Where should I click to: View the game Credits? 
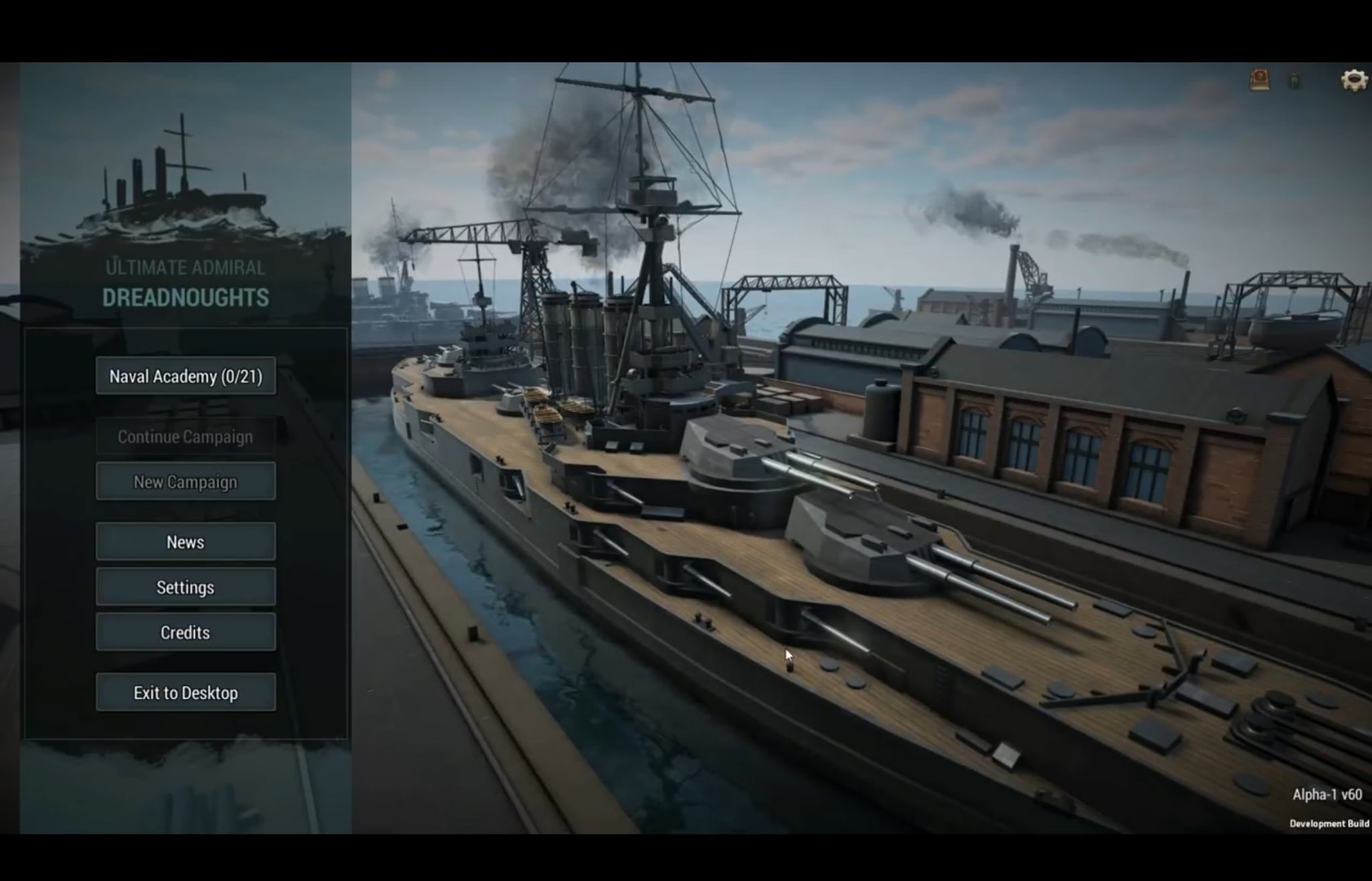(185, 631)
